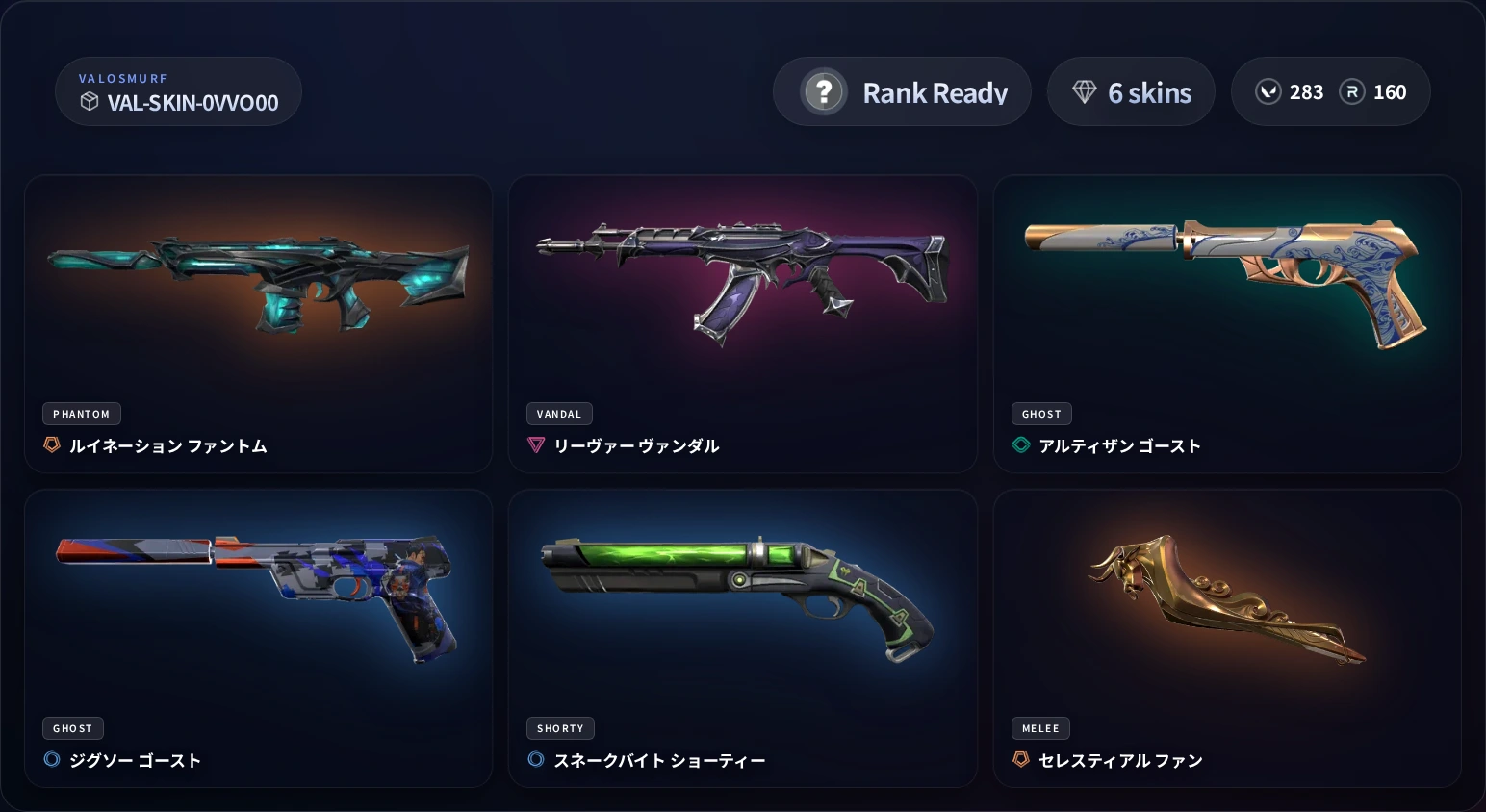Click the package icon next to VAL-SKIN-0VVO00

click(90, 101)
